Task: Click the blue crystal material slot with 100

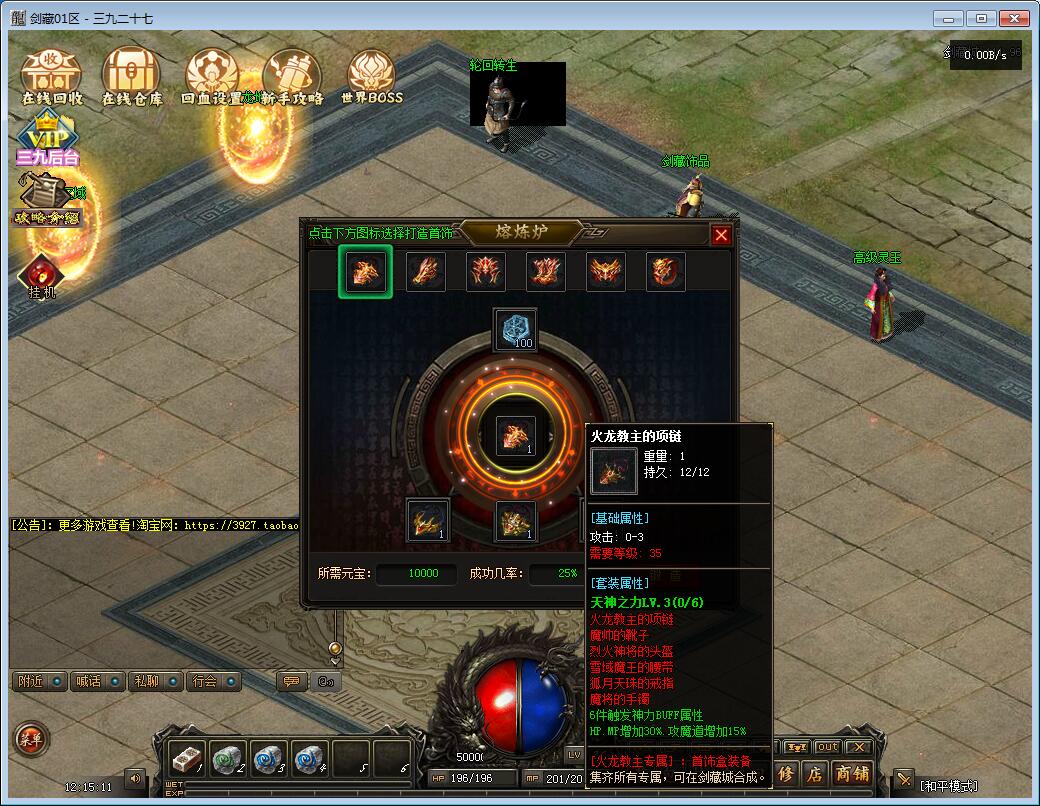Action: (515, 330)
